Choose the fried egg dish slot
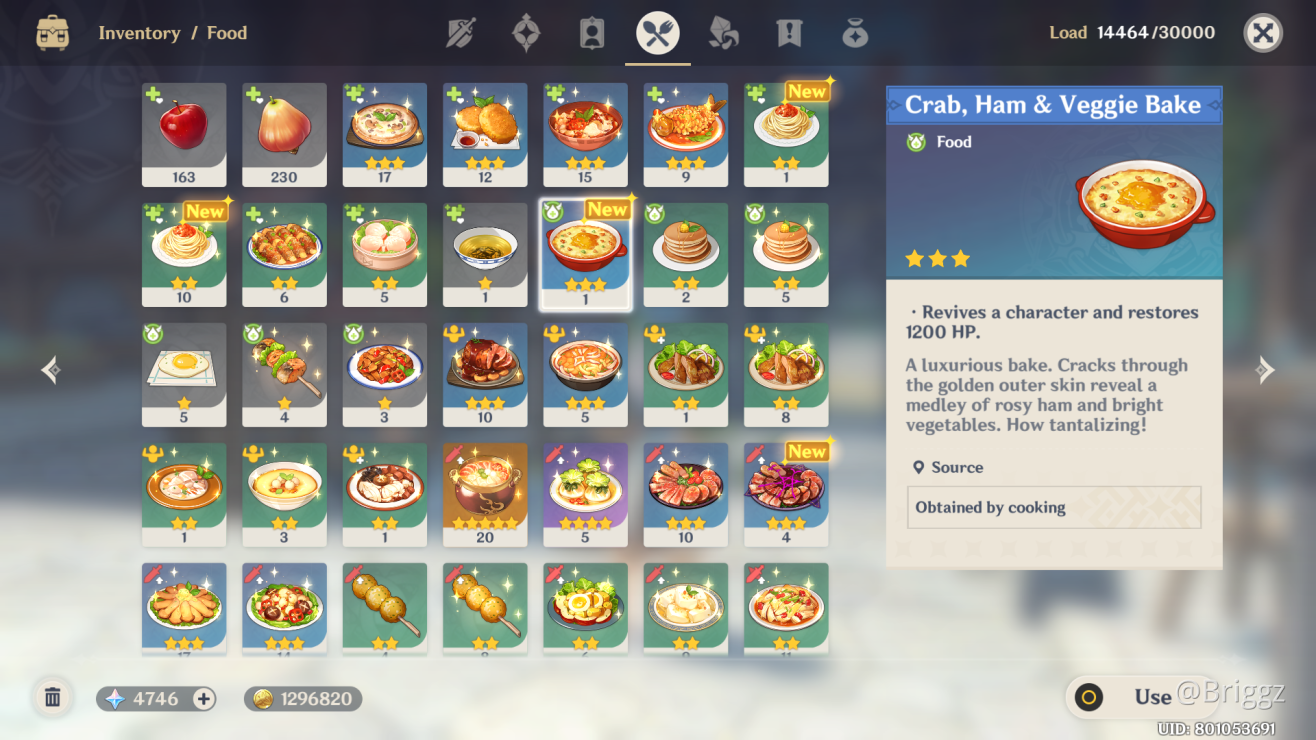This screenshot has height=740, width=1316. (x=184, y=374)
